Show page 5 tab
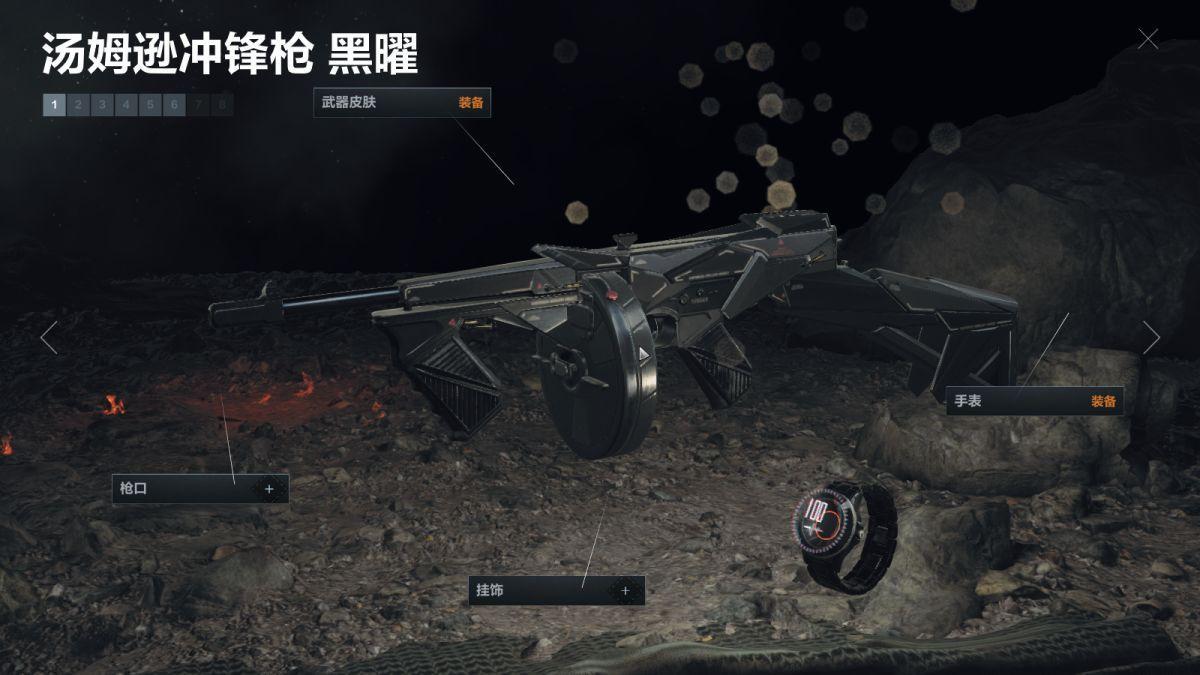Screen dimensions: 1200x675 (150, 104)
